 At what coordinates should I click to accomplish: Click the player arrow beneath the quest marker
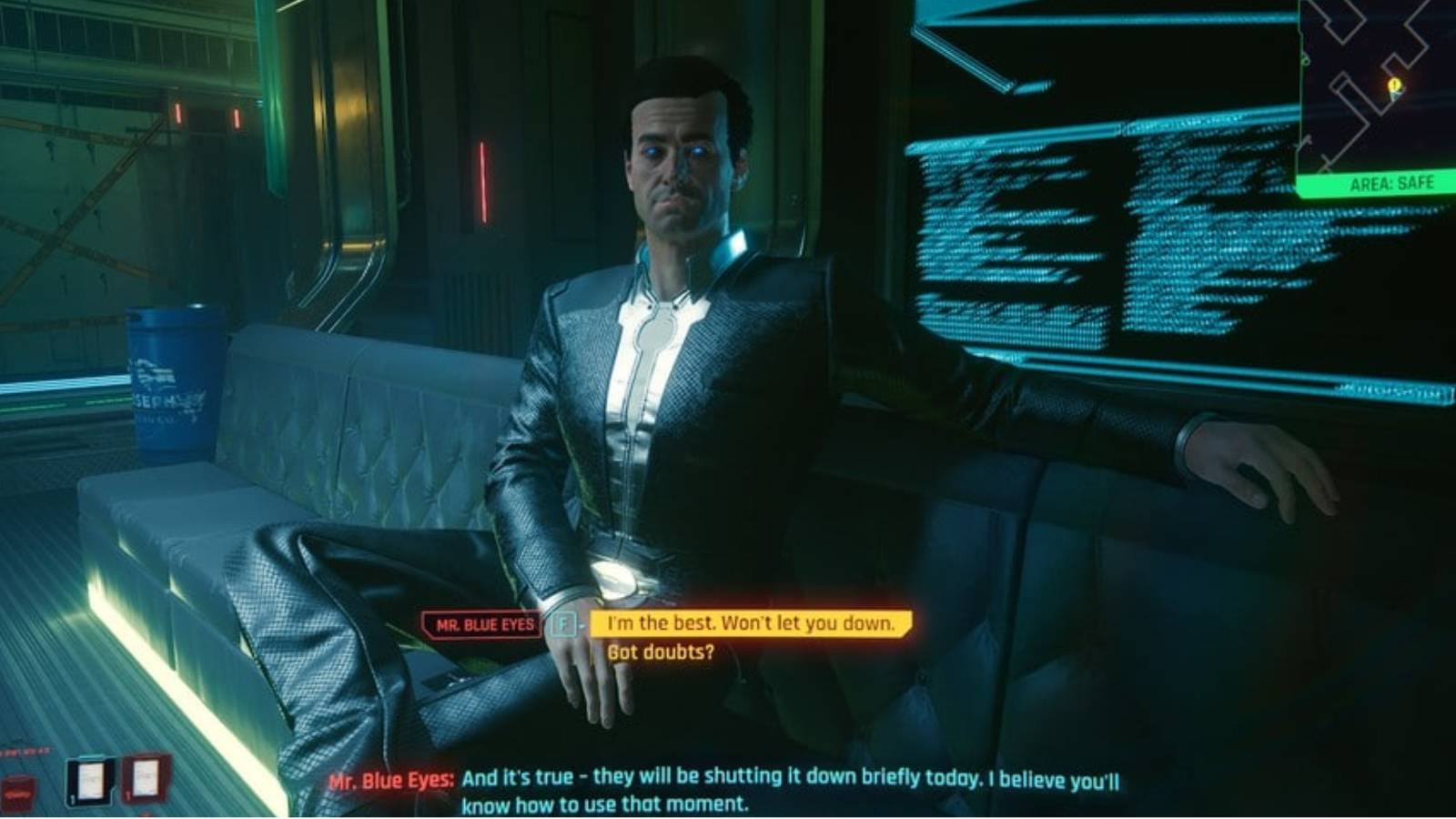point(1396,94)
